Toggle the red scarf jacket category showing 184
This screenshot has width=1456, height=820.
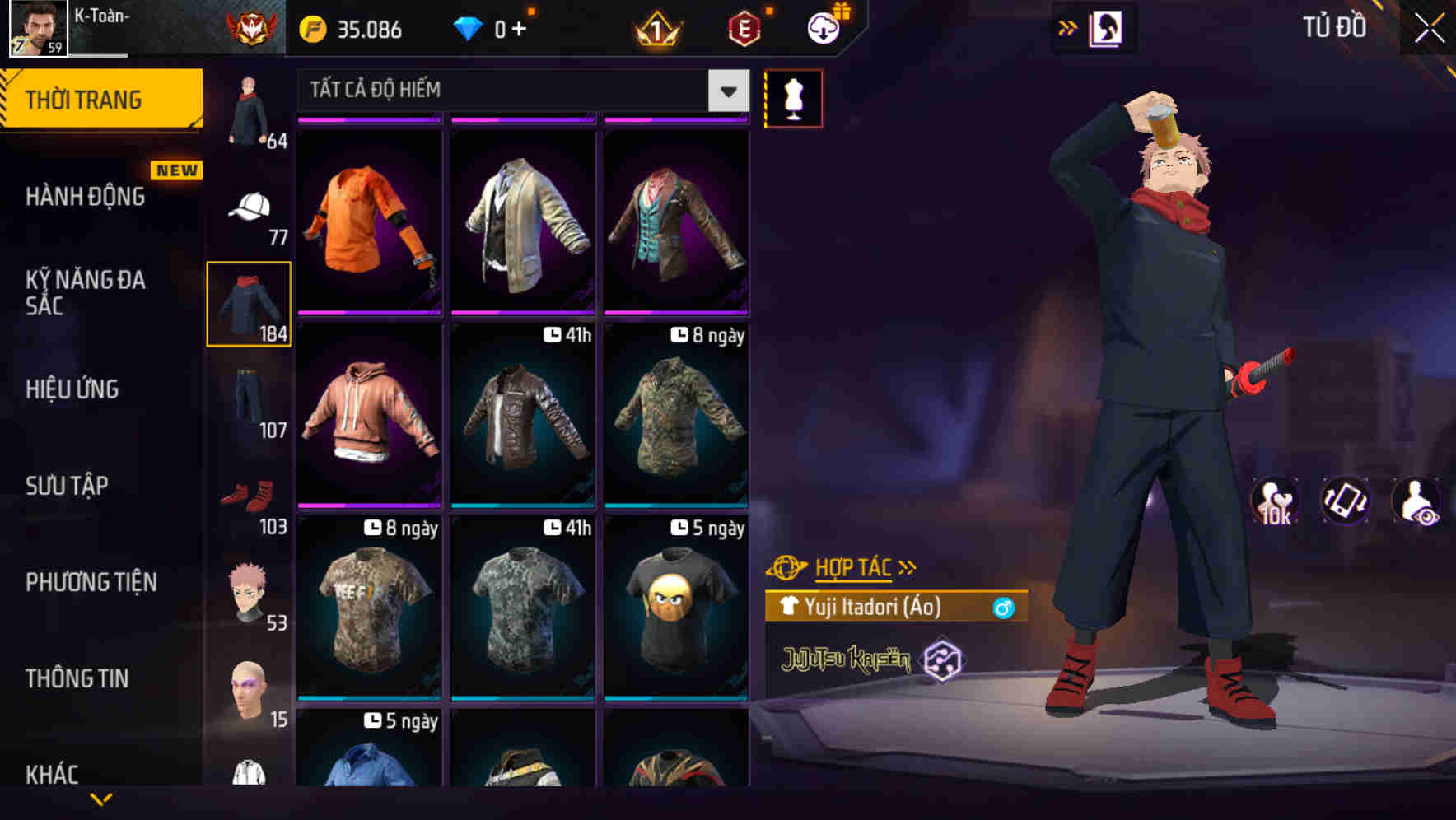click(x=249, y=305)
